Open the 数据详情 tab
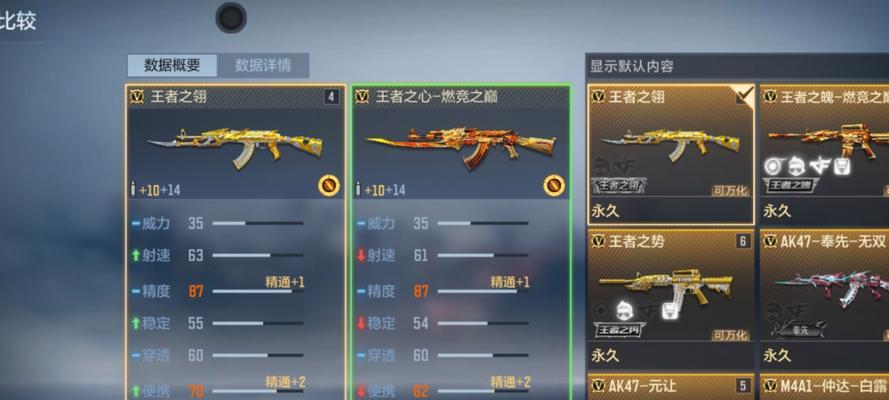889x400 pixels. 263,65
